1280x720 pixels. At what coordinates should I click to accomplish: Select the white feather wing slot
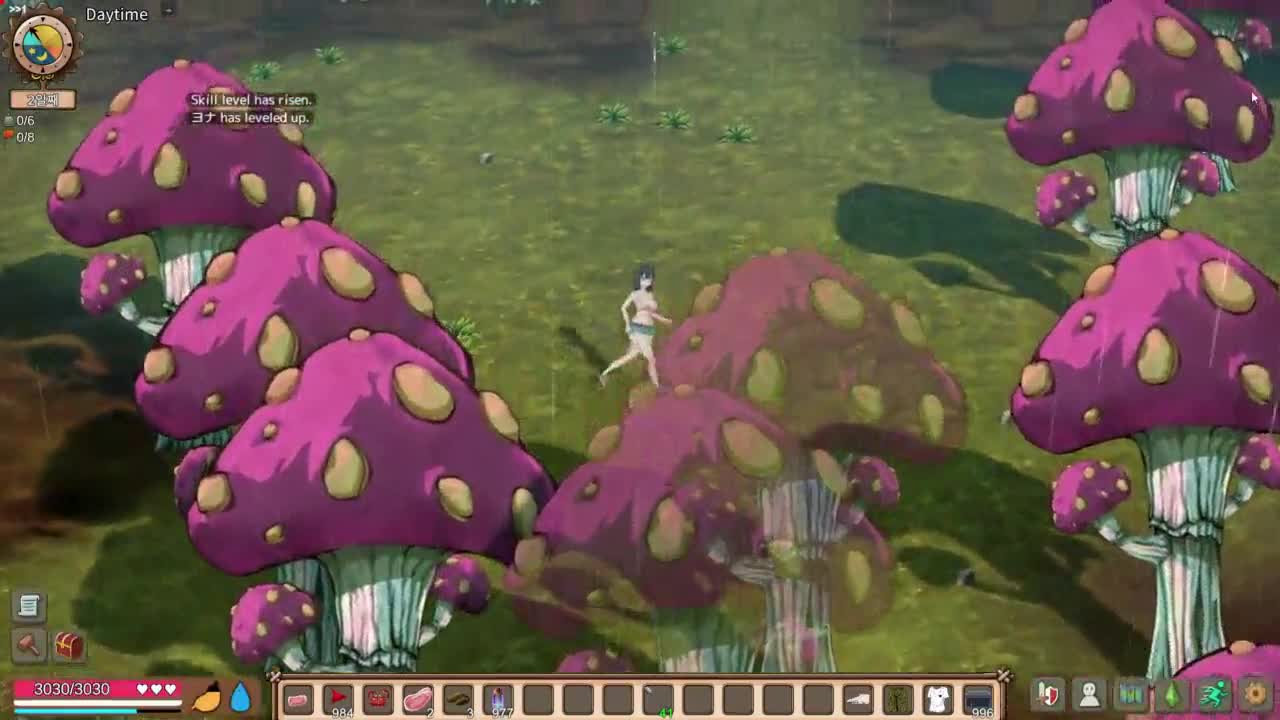[858, 699]
